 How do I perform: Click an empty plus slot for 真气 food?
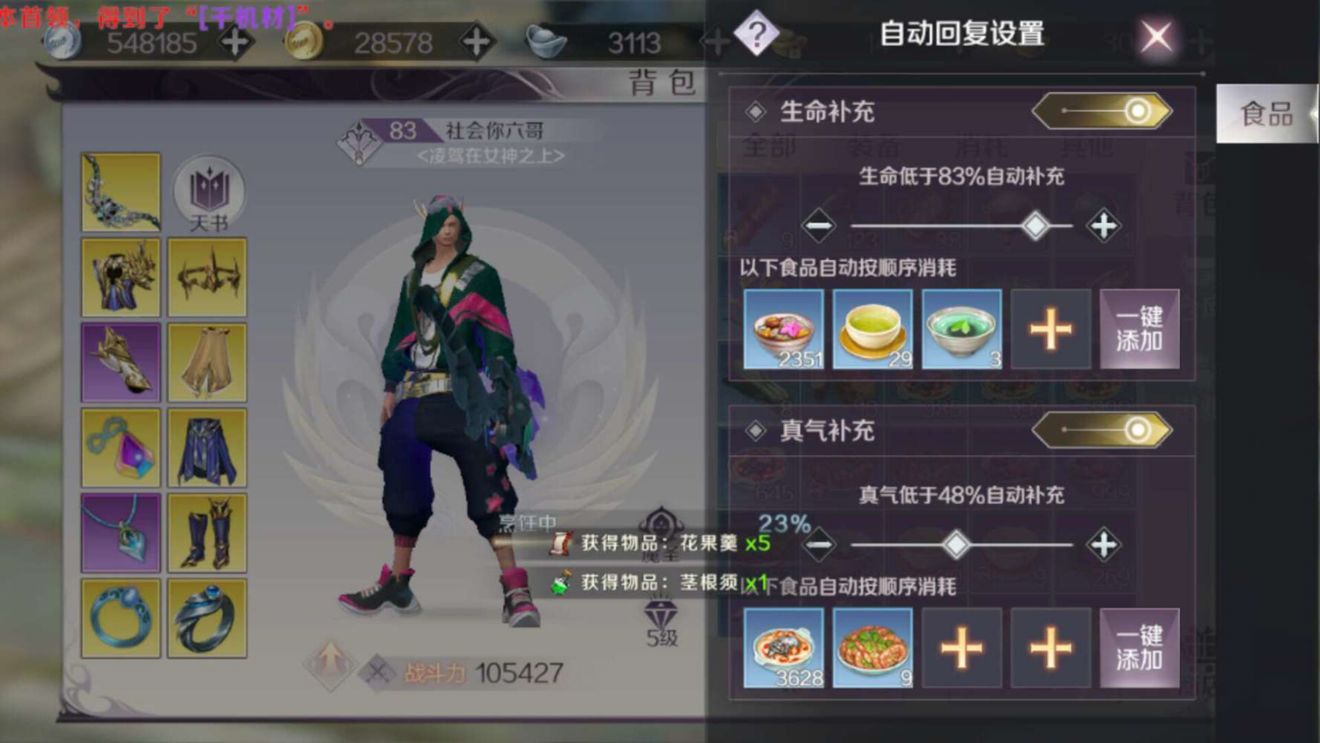961,648
